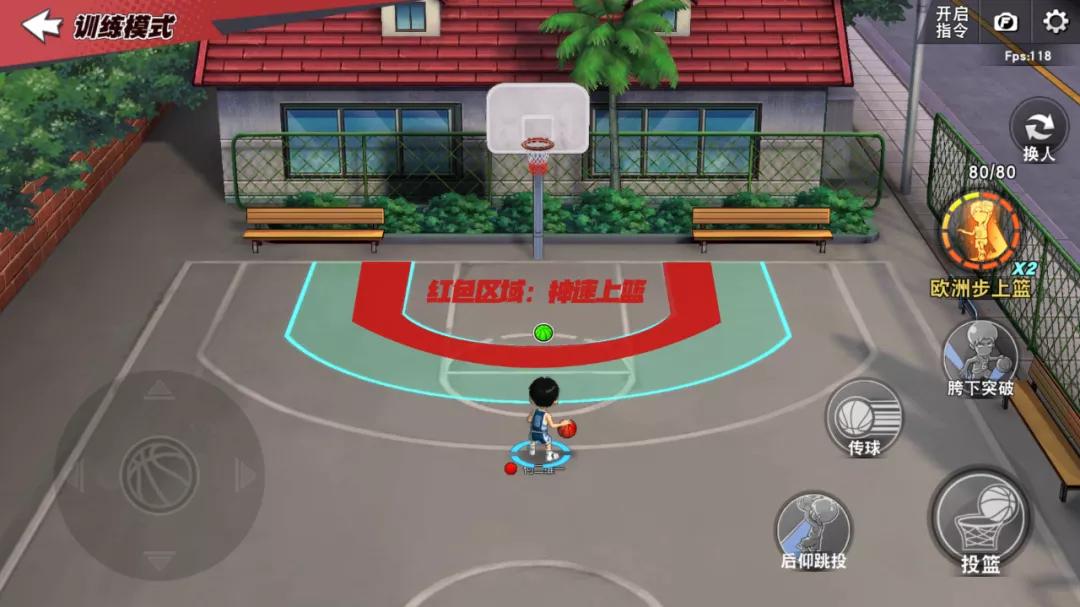Go back using the white arrow
The width and height of the screenshot is (1080, 607).
click(x=41, y=25)
